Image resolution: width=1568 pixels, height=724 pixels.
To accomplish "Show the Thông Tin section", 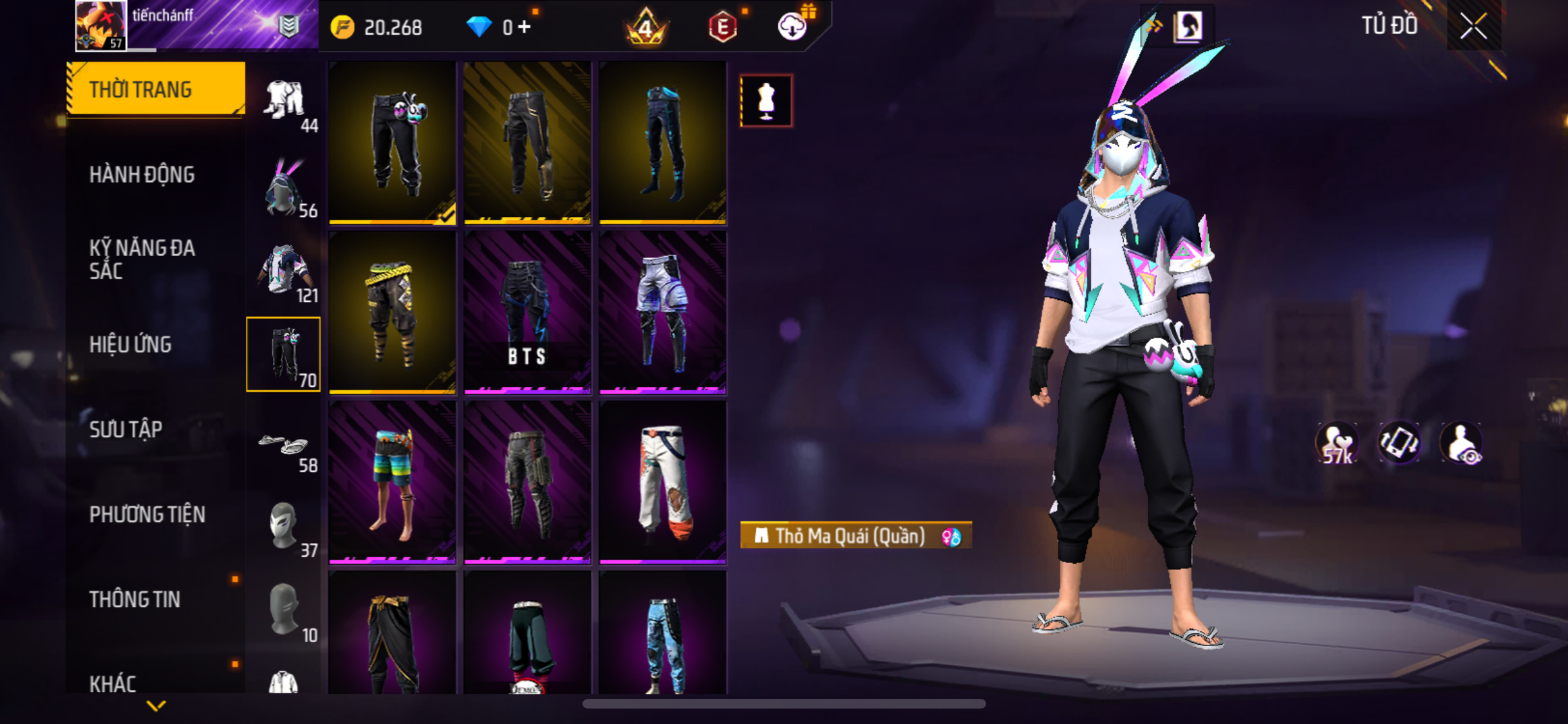I will point(135,599).
